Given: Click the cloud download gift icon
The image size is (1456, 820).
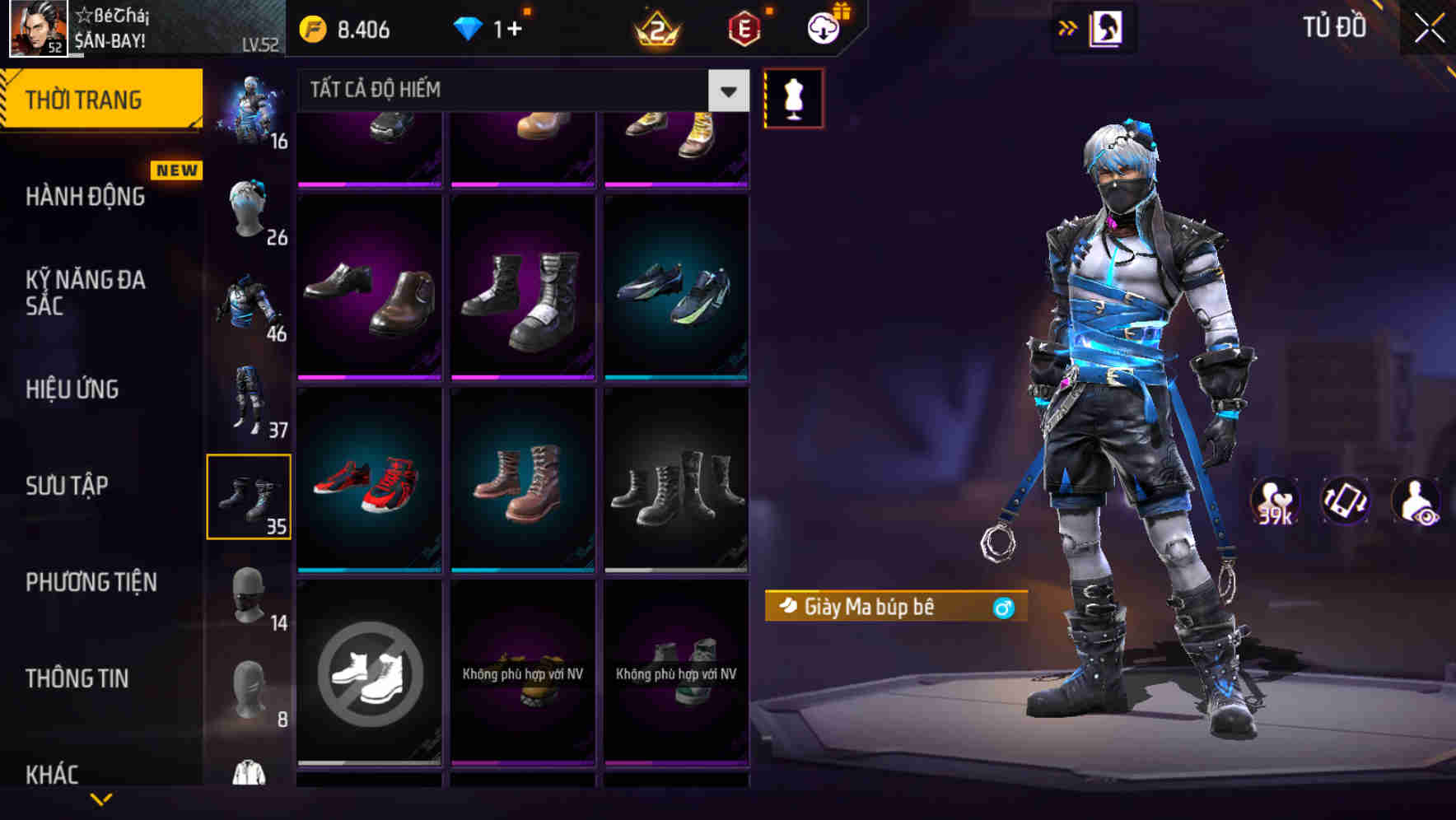Looking at the screenshot, I should 822,27.
